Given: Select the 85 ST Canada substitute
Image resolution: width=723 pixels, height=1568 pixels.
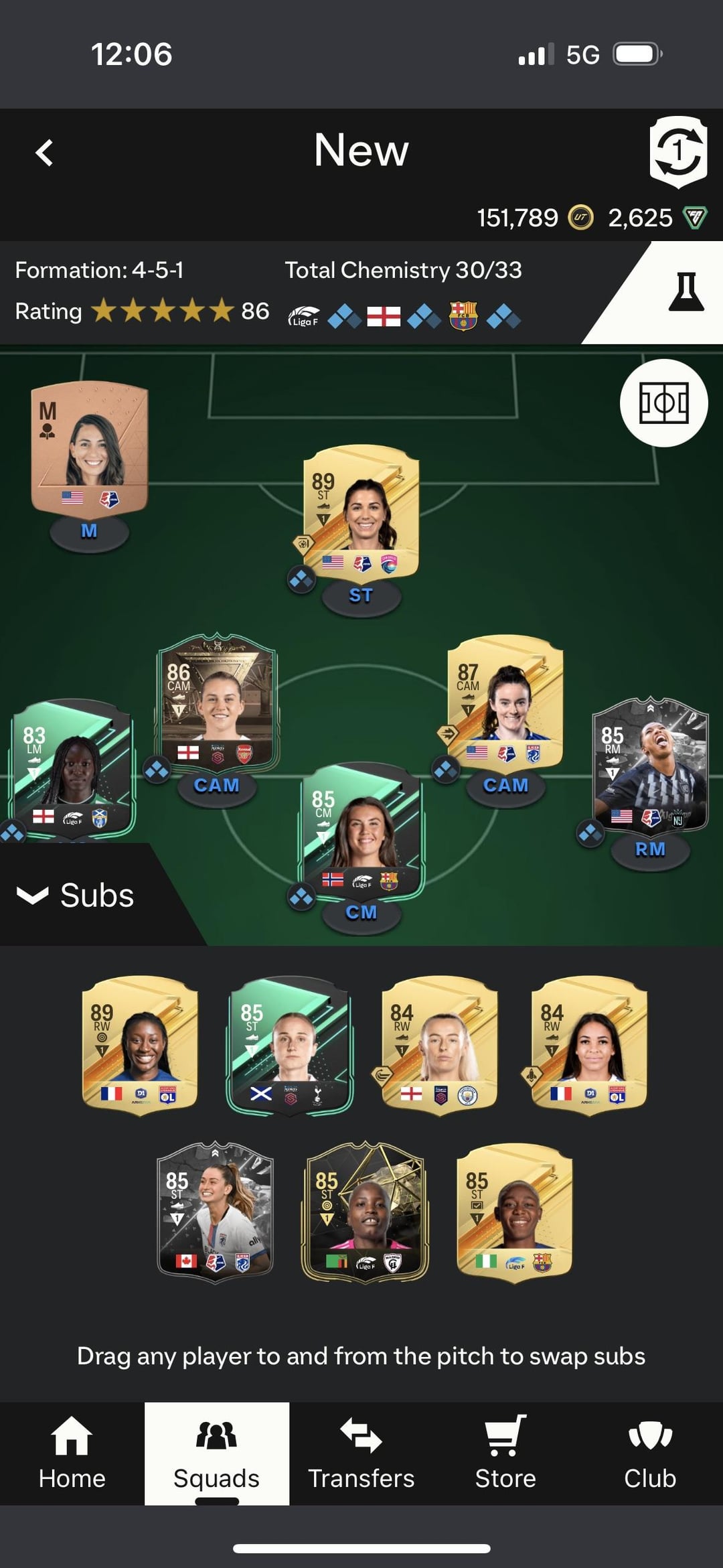Looking at the screenshot, I should coord(215,1210).
